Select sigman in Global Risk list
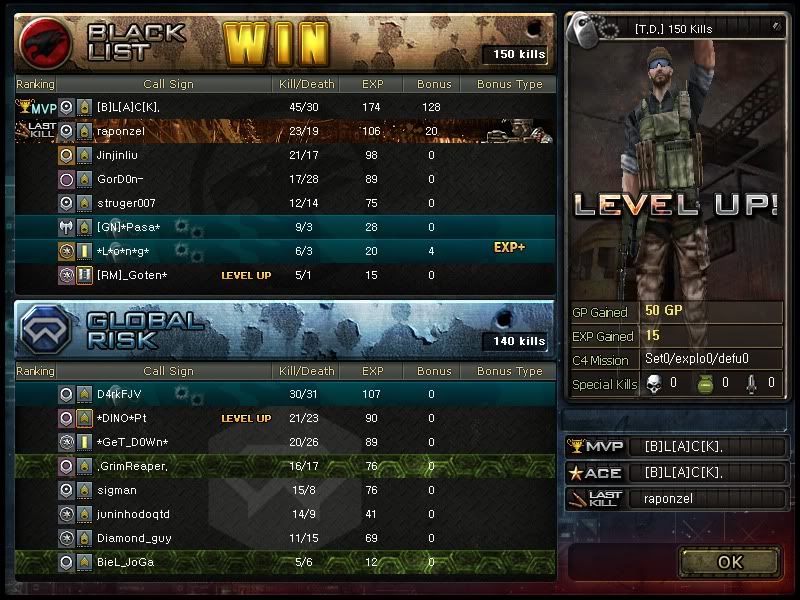The height and width of the screenshot is (600, 800). tap(285, 490)
